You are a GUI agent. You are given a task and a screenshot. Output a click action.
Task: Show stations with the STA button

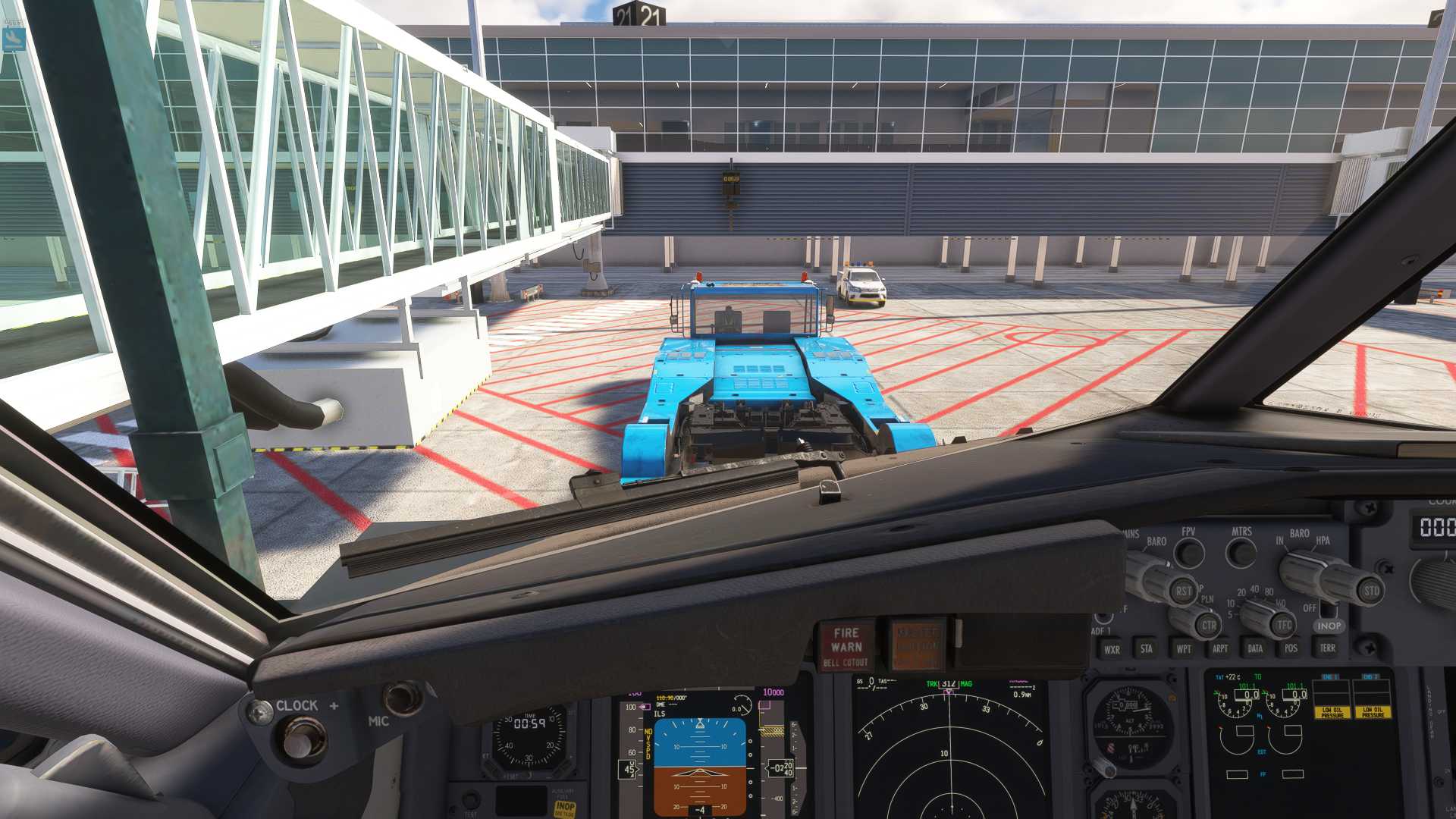tap(1147, 648)
